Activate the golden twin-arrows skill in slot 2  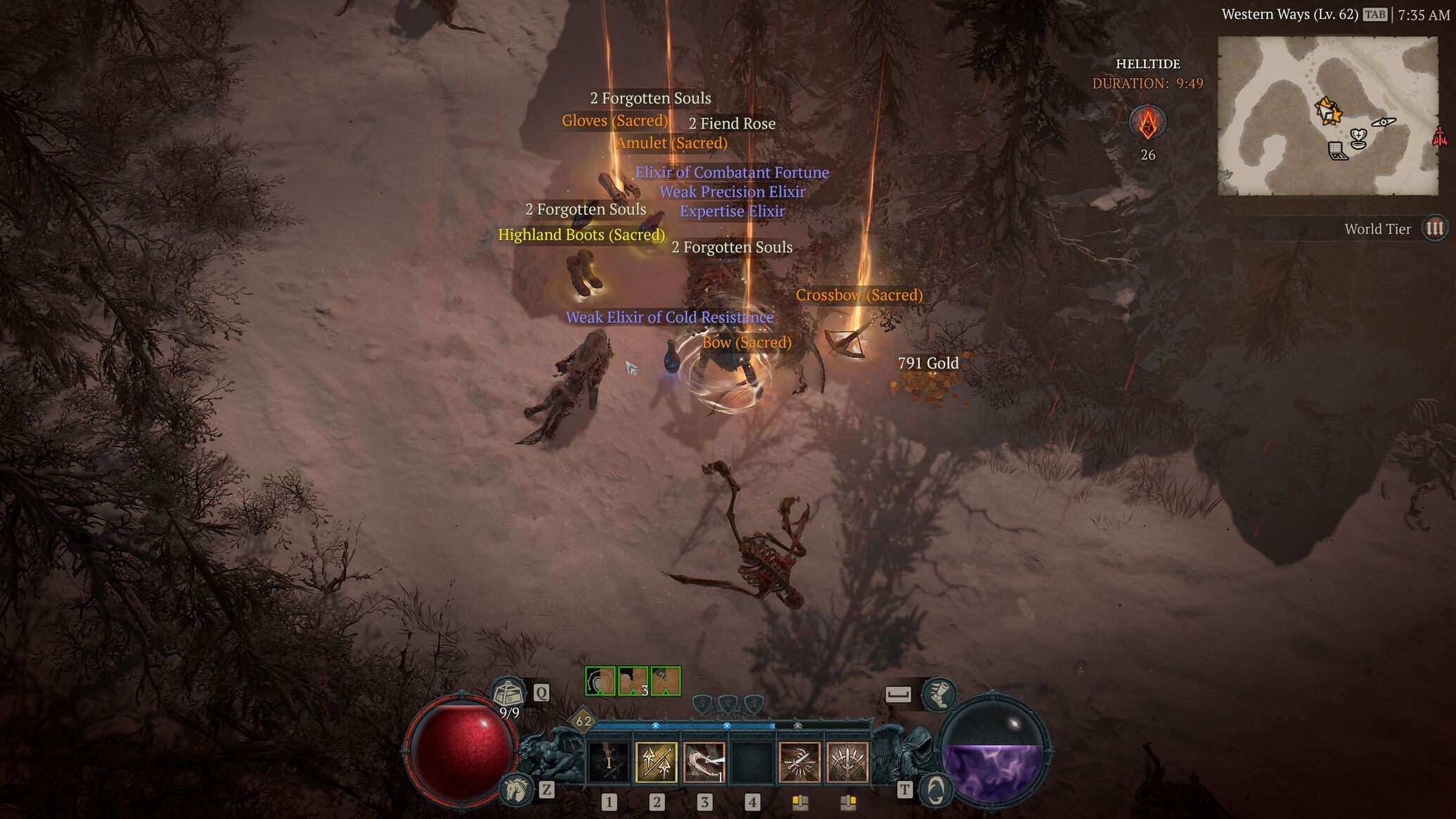coord(657,763)
